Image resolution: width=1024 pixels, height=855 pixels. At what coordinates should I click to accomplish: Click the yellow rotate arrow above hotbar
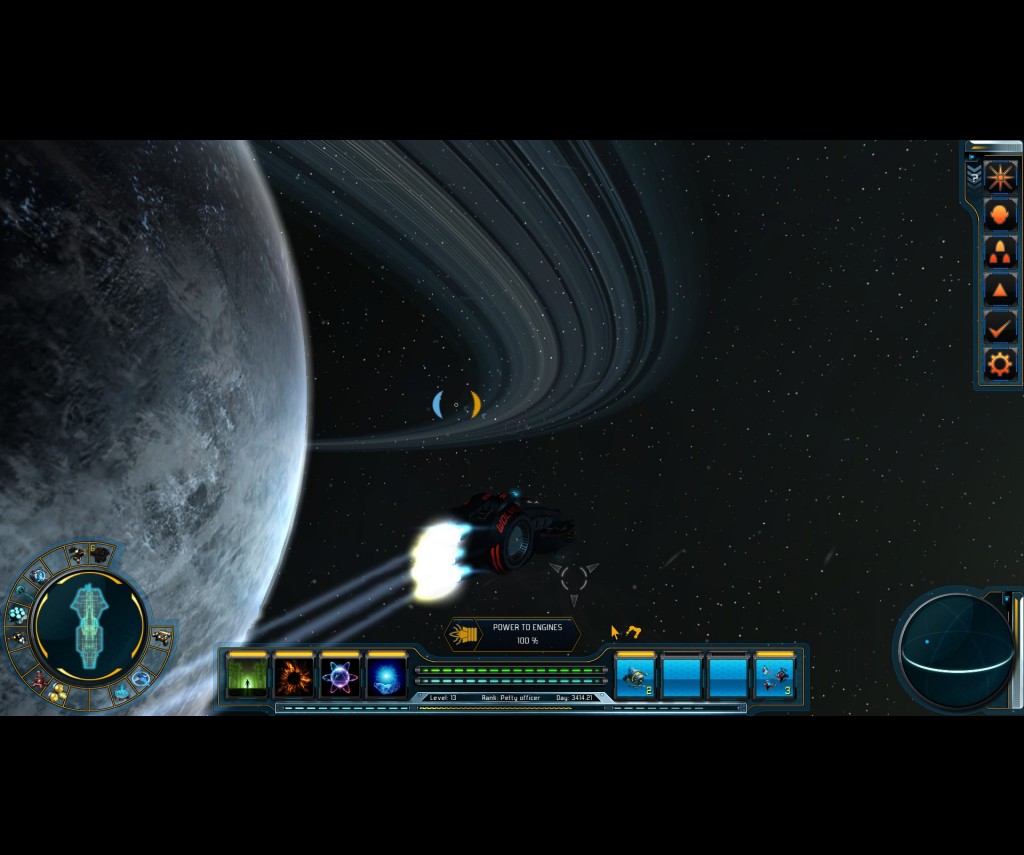(x=633, y=632)
